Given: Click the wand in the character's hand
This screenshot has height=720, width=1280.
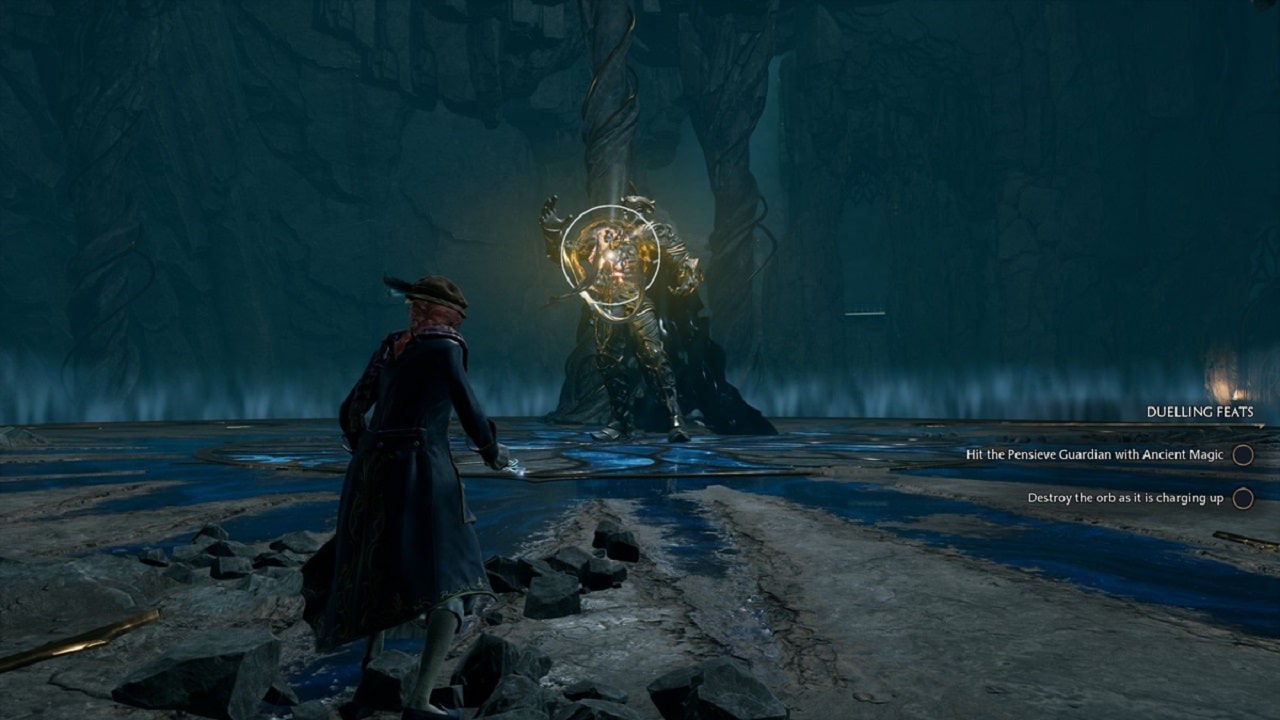Looking at the screenshot, I should click(x=510, y=463).
